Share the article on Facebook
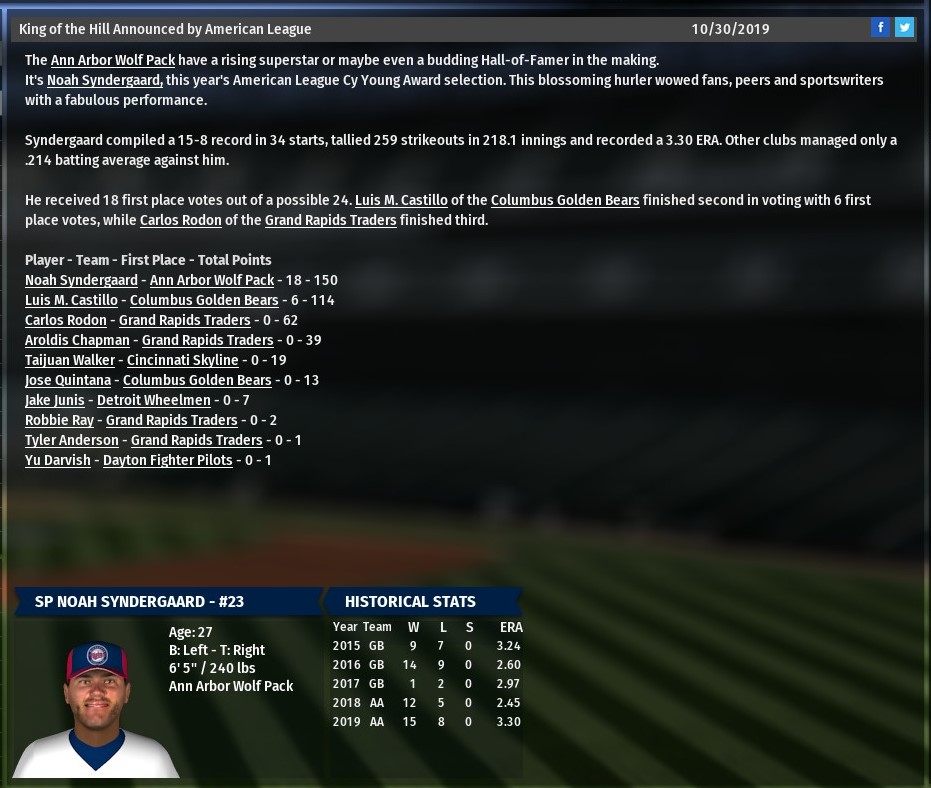Viewport: 931px width, 788px height. 880,28
